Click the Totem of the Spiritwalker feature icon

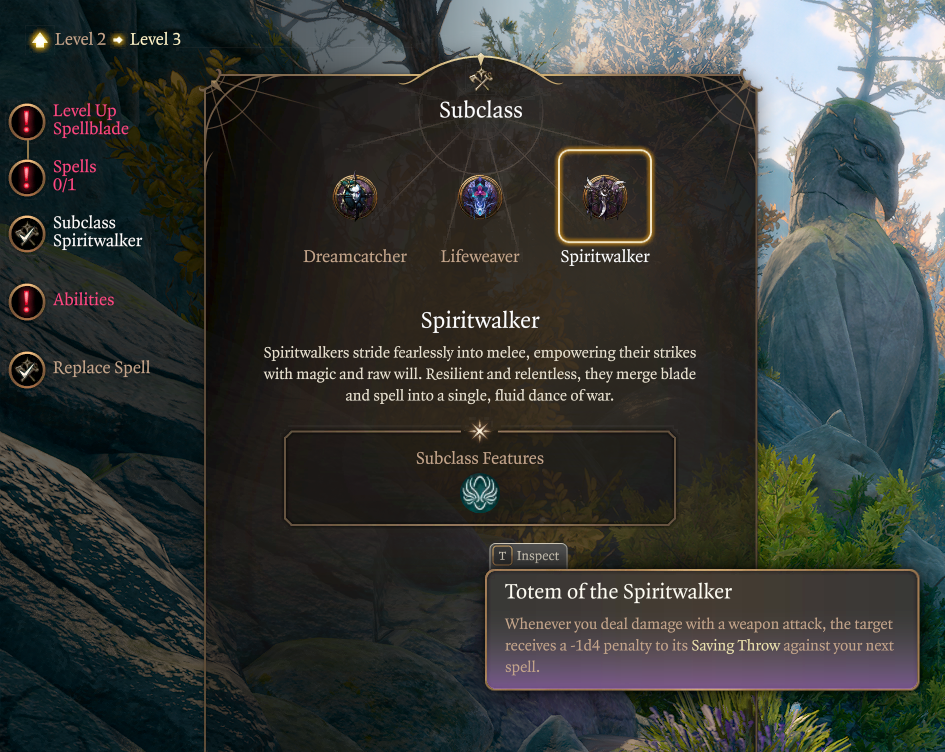click(x=480, y=493)
